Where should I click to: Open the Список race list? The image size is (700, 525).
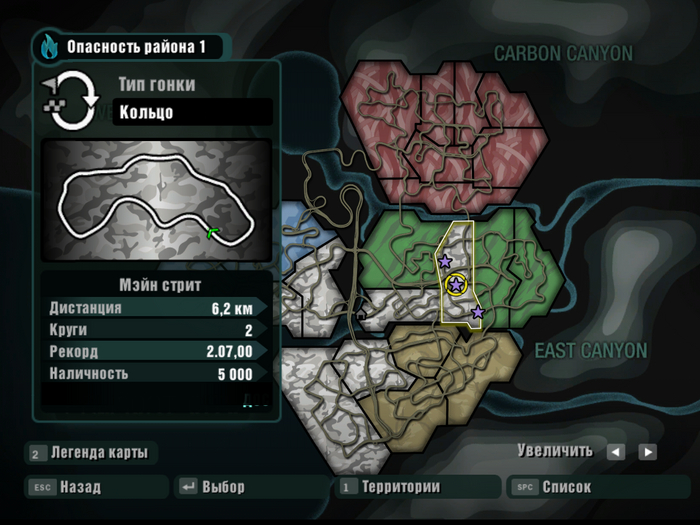[565, 488]
